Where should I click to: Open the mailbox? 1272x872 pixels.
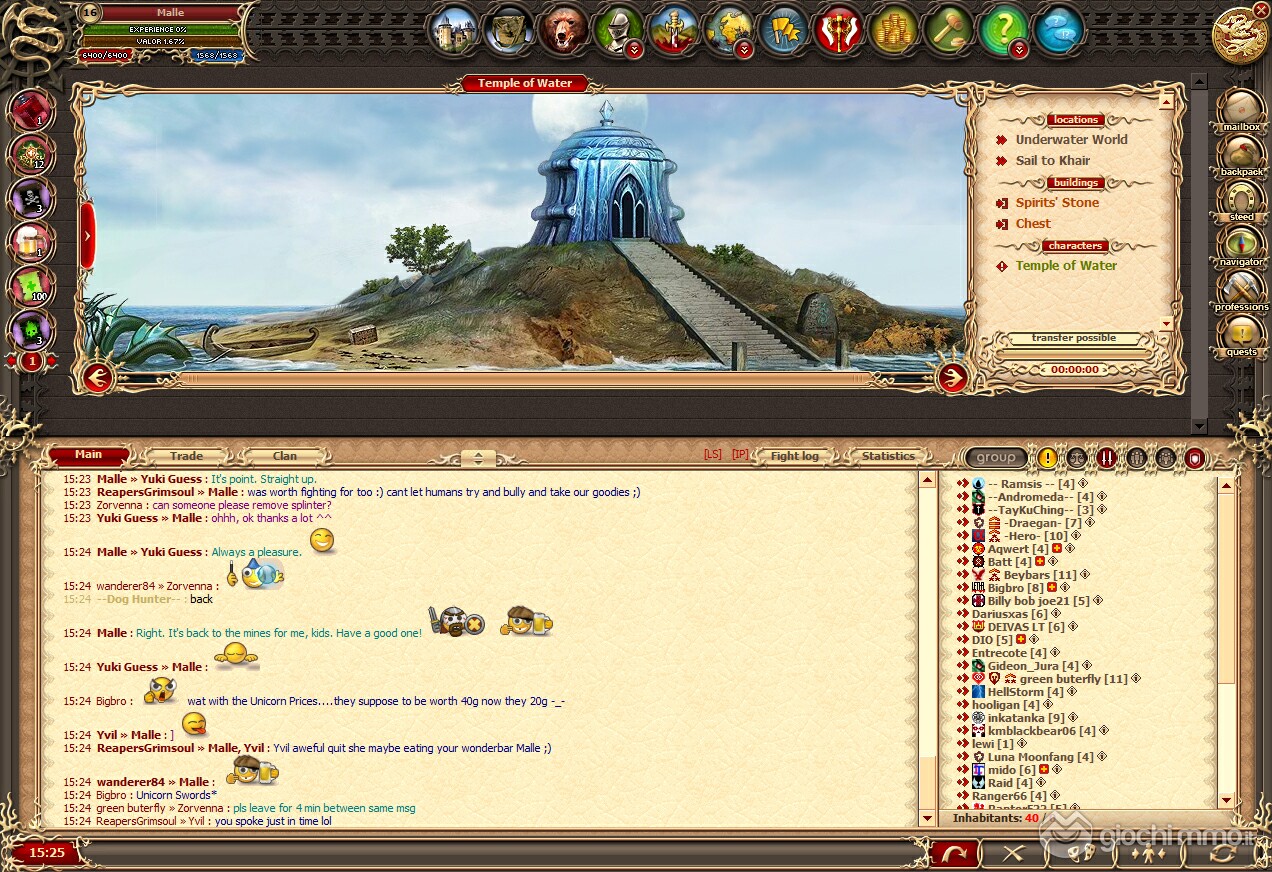(1241, 109)
